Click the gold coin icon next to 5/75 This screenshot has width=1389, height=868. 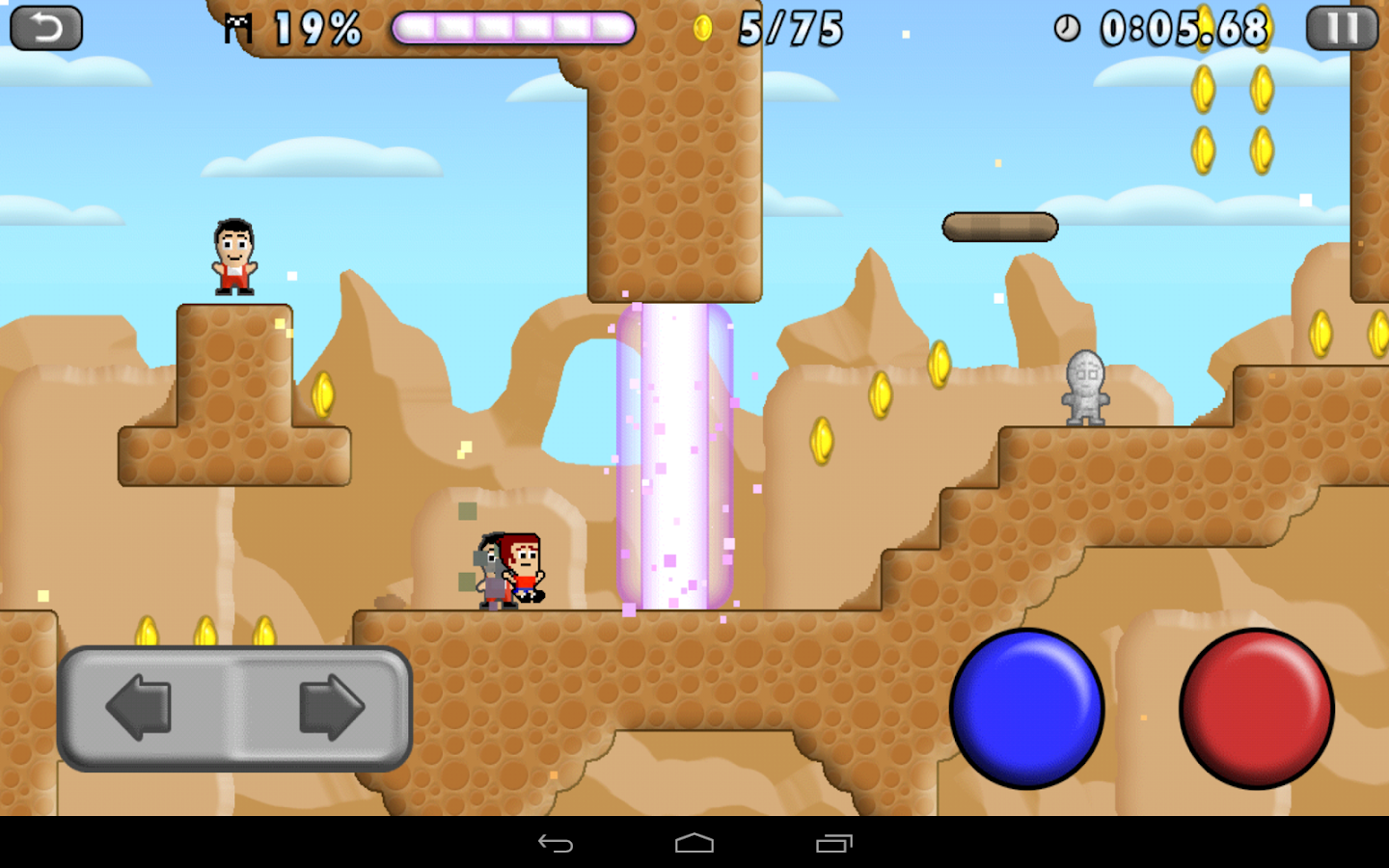pos(703,26)
